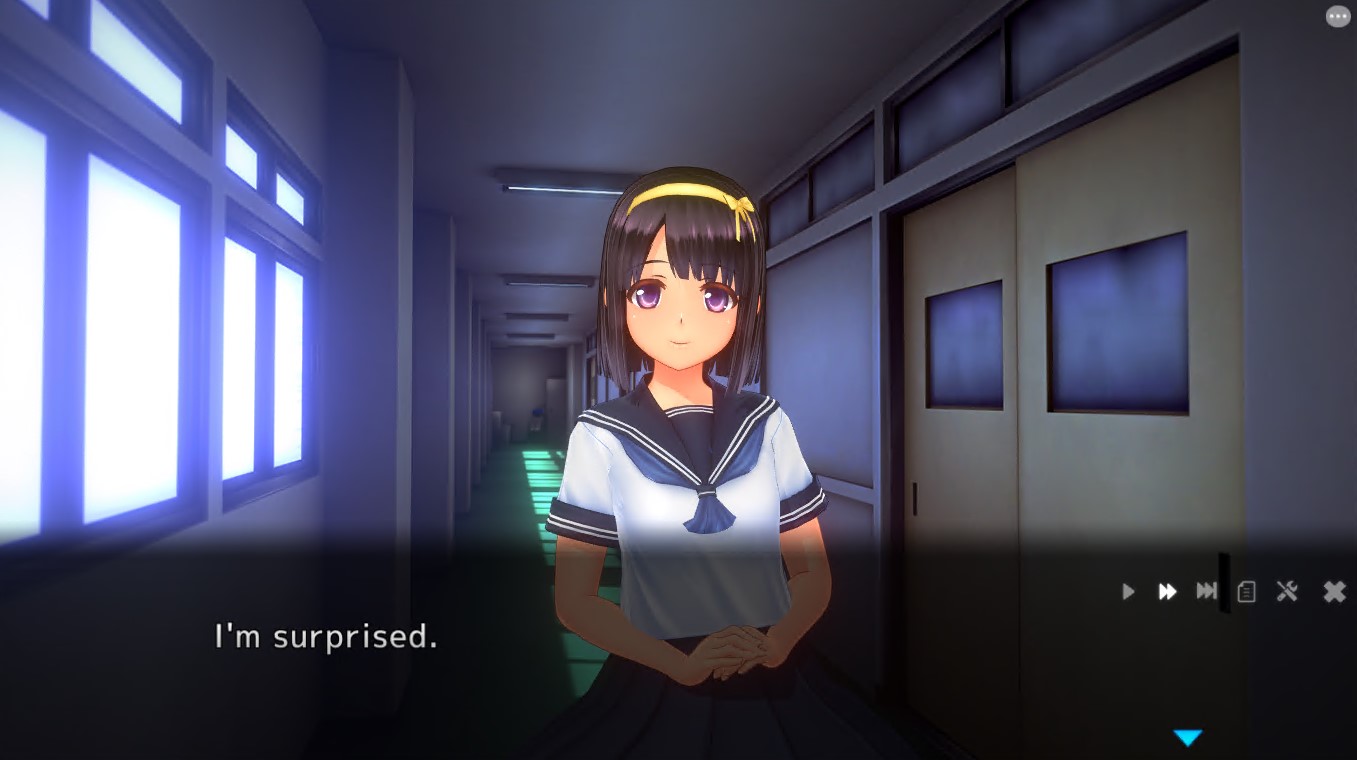Open the bottom-right control strip options

click(1230, 591)
